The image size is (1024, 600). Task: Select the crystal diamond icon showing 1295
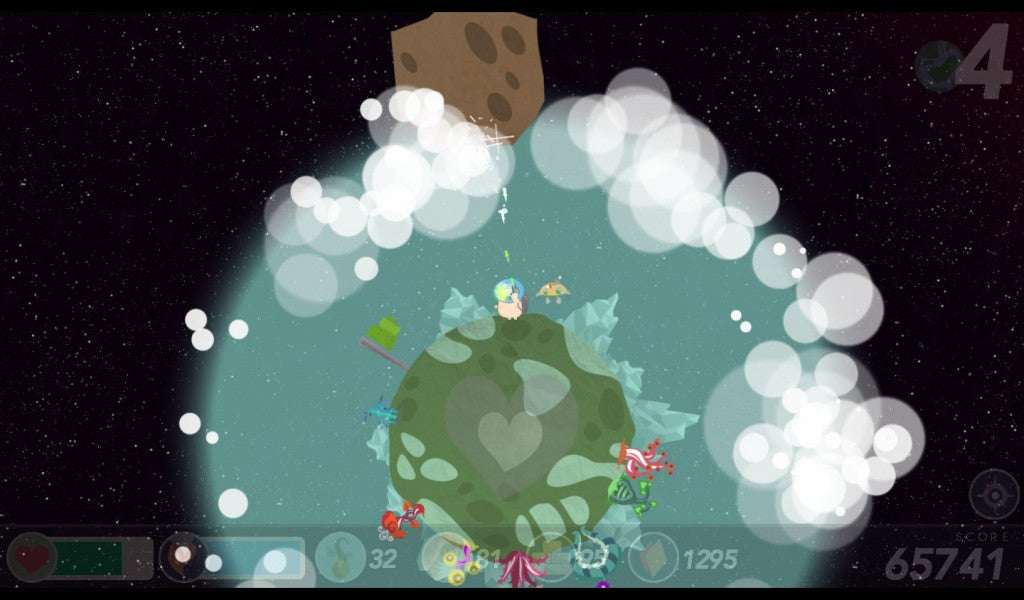[653, 557]
